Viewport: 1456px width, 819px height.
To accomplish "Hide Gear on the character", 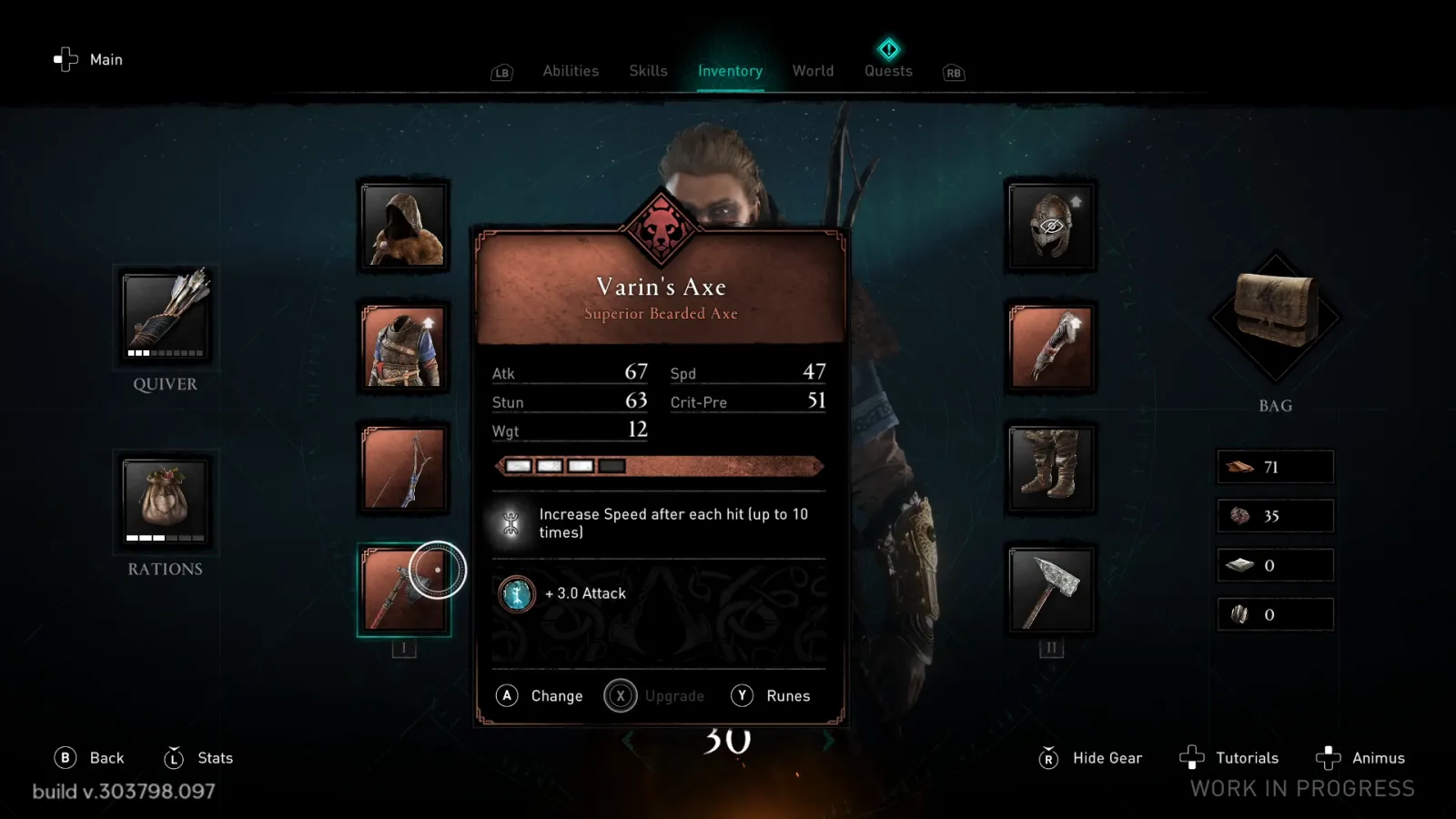I will click(x=1091, y=758).
